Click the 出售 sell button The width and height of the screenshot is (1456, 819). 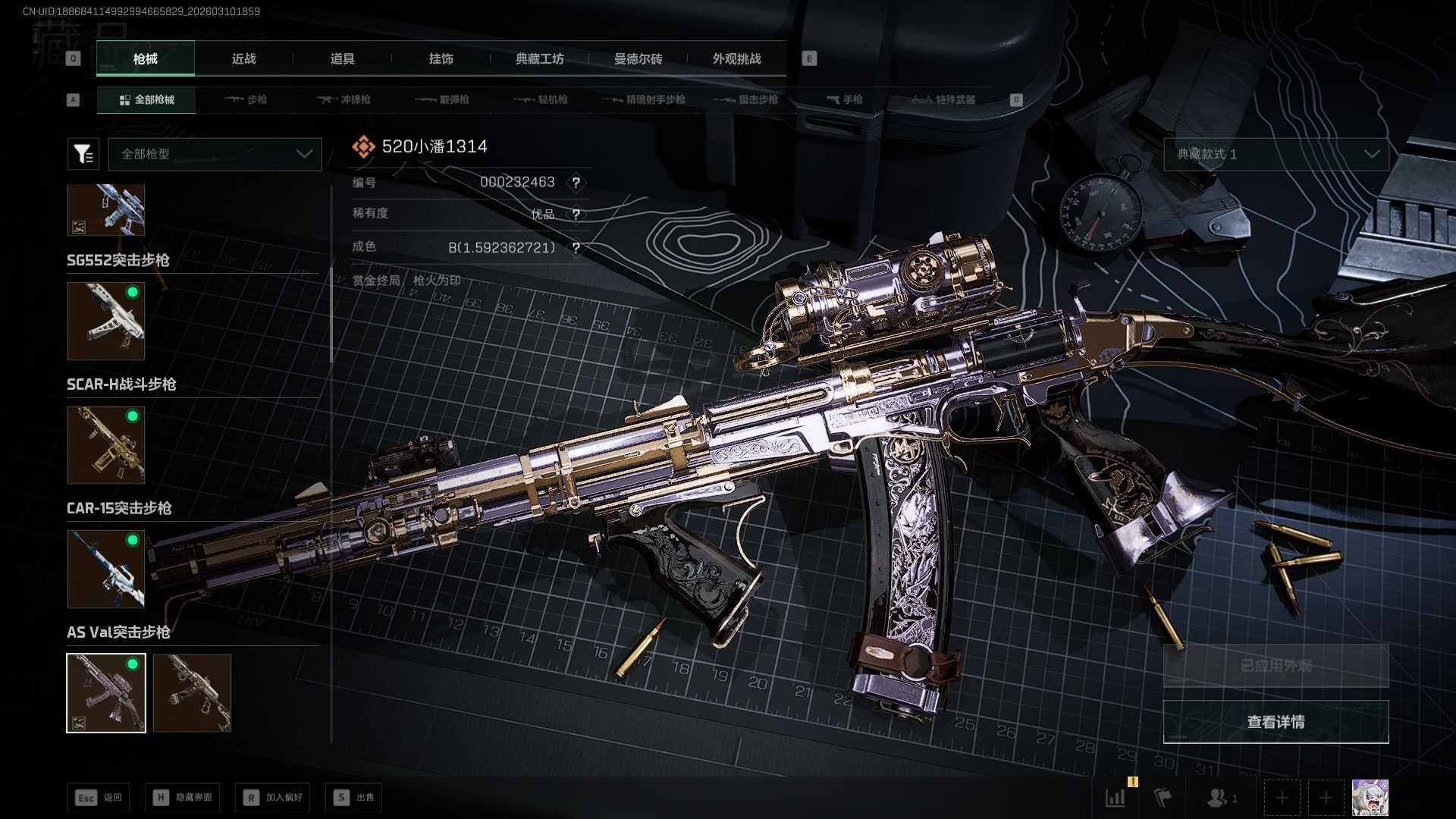pyautogui.click(x=354, y=798)
